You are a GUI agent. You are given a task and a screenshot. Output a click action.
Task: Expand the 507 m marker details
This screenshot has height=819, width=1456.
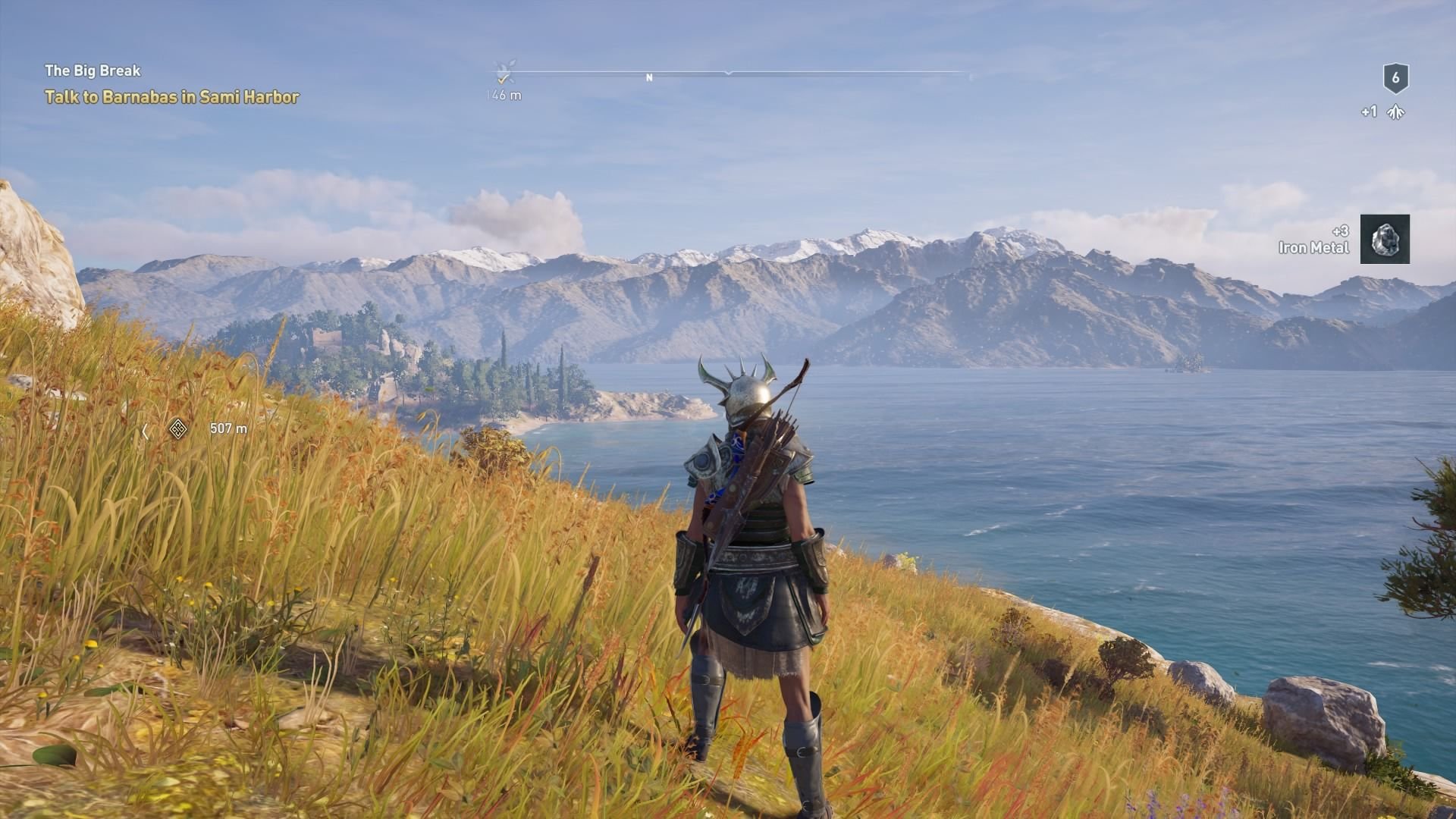tap(226, 428)
